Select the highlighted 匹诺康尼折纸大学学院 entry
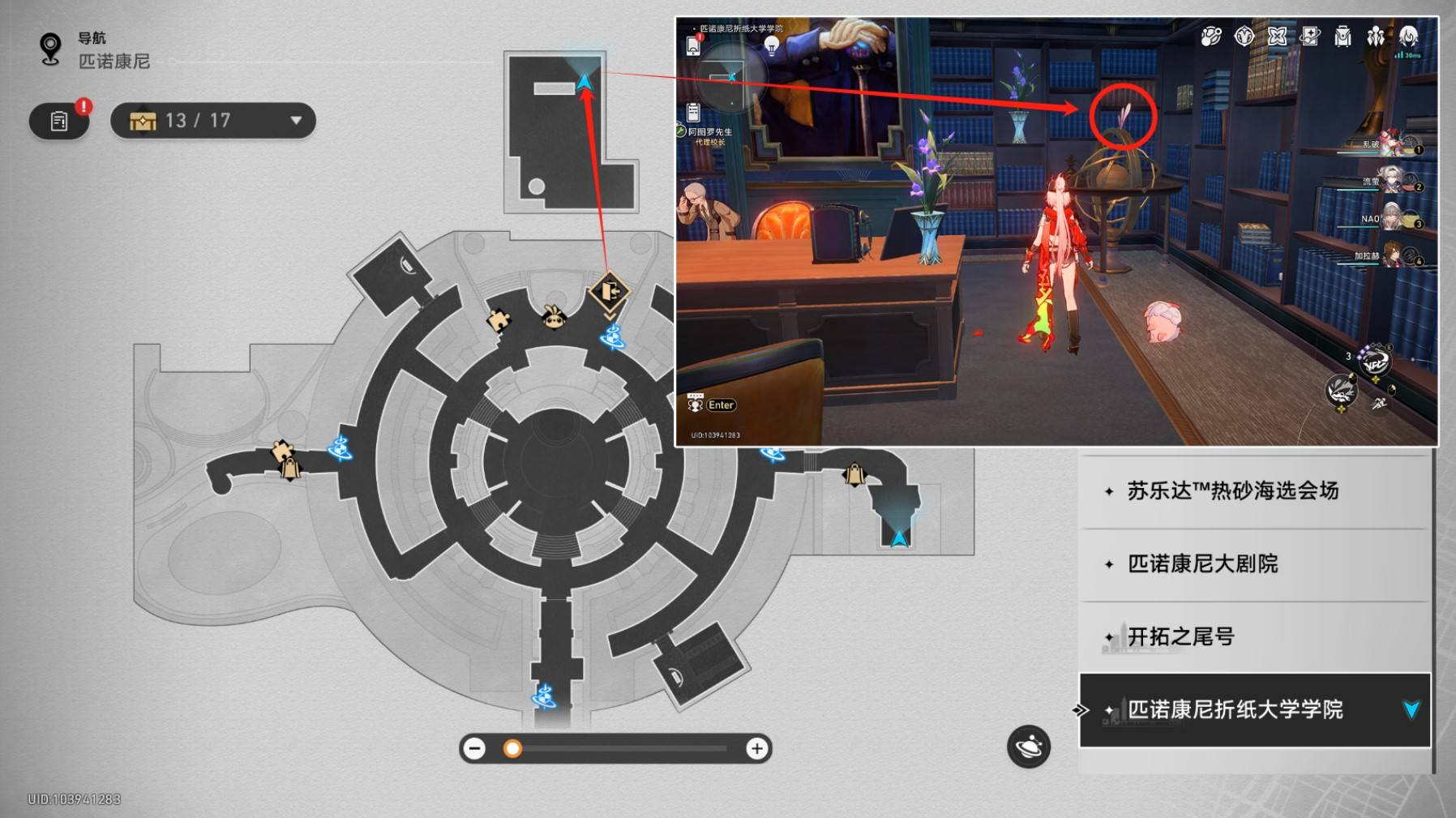Screen dimensions: 1456x818 1235,710
